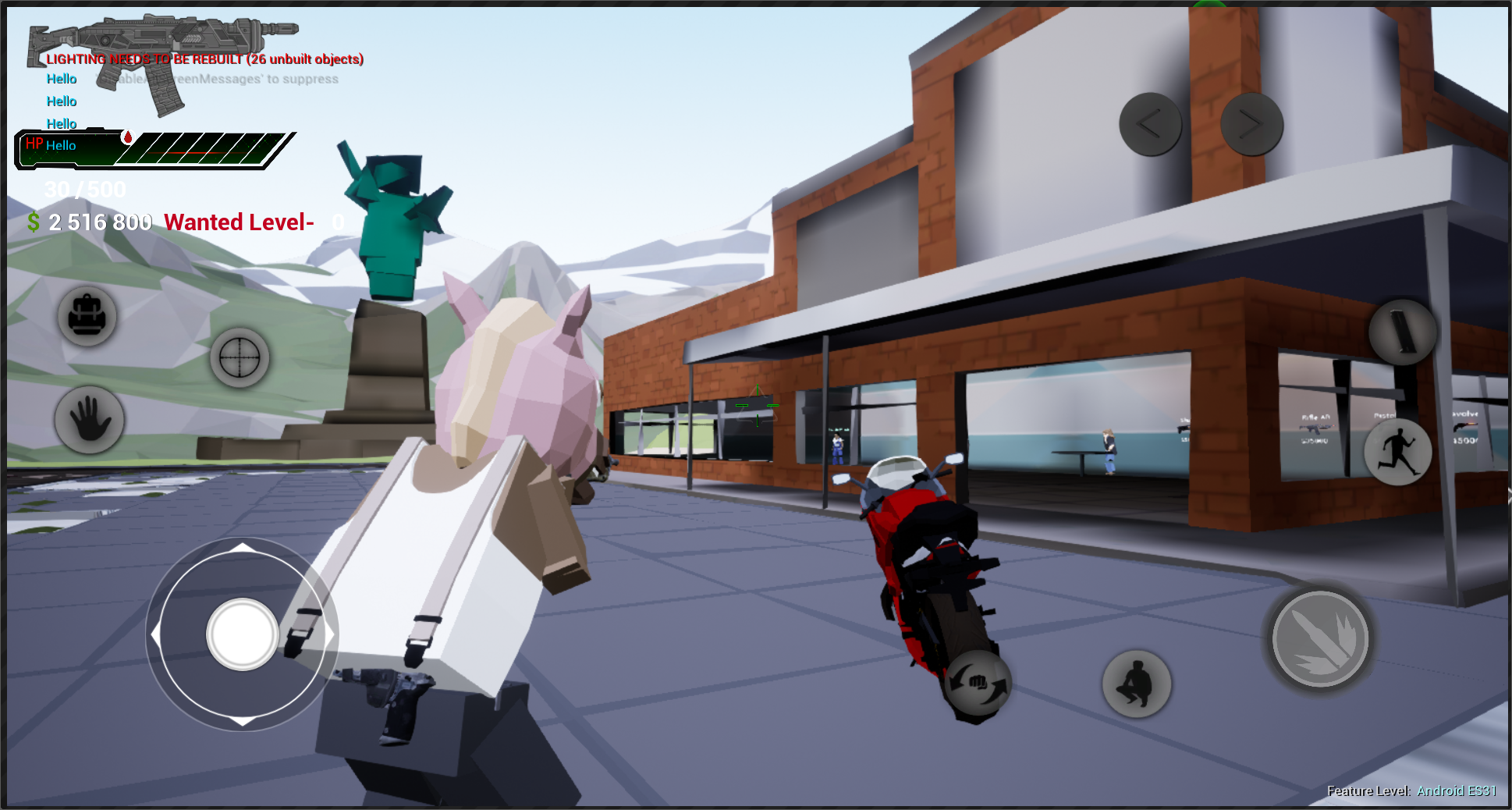Tap the next weapon right arrow

click(x=1252, y=123)
